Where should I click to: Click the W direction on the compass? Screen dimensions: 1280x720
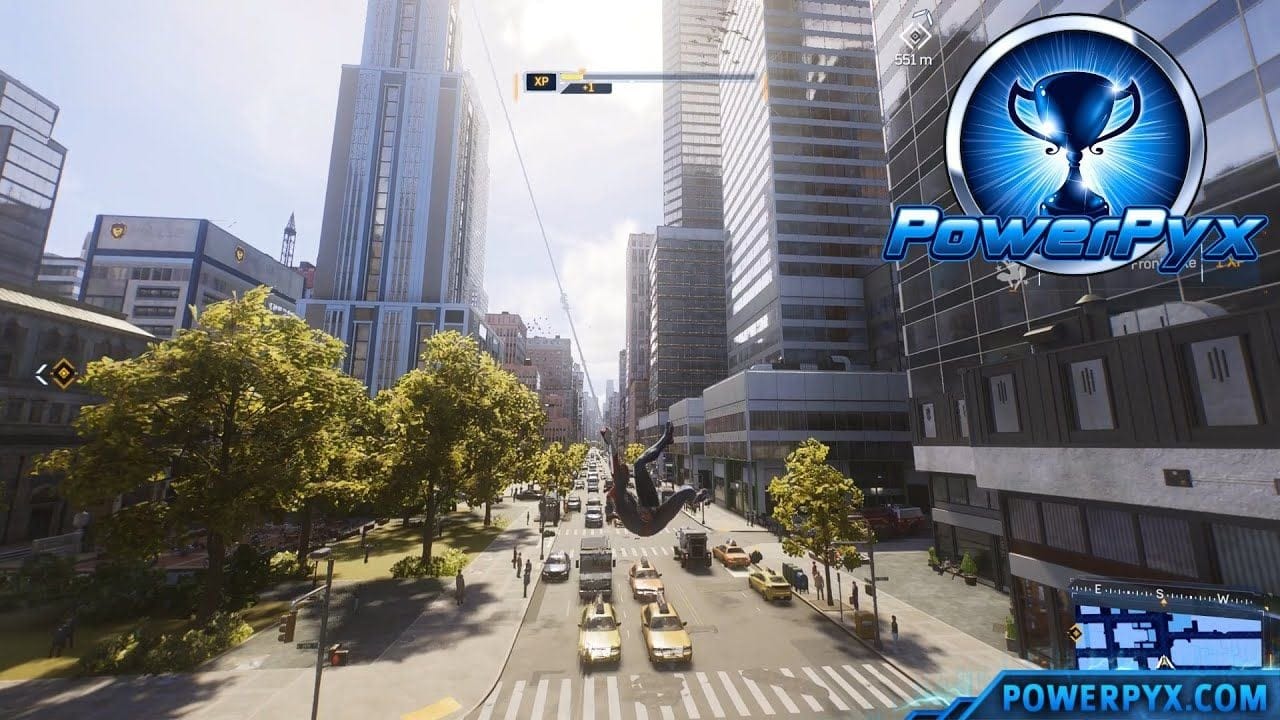tap(1224, 597)
